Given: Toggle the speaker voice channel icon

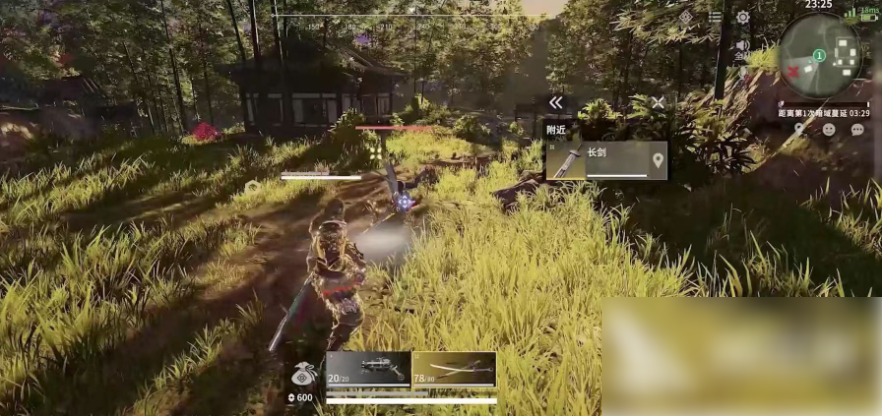Looking at the screenshot, I should pyautogui.click(x=742, y=46).
